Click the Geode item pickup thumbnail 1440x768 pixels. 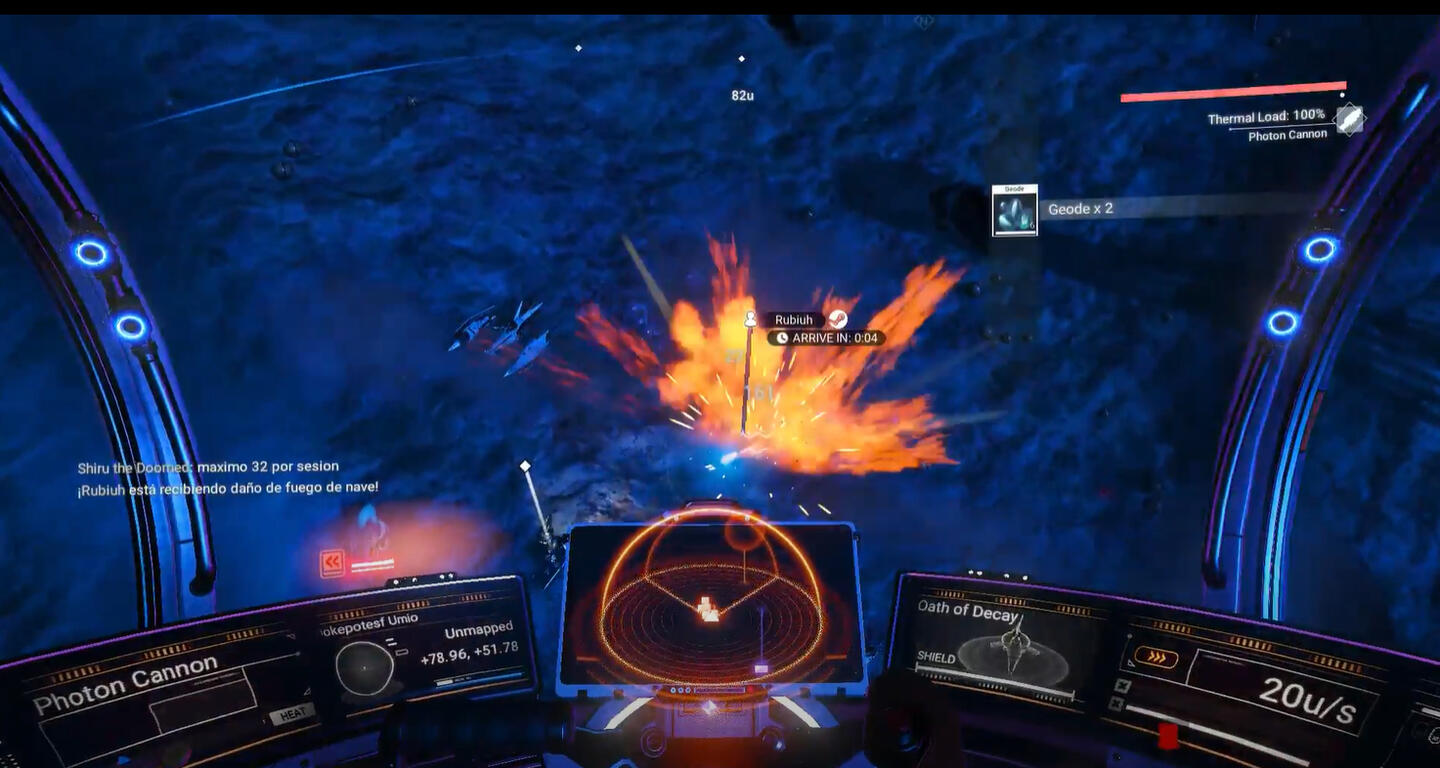pos(1014,210)
